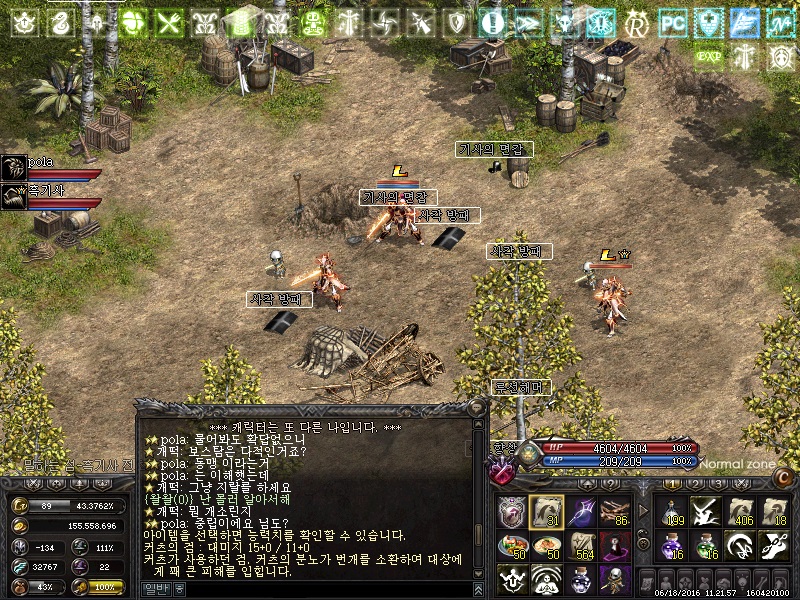
Task: Click the exclamation mark buff icon
Action: point(491,22)
